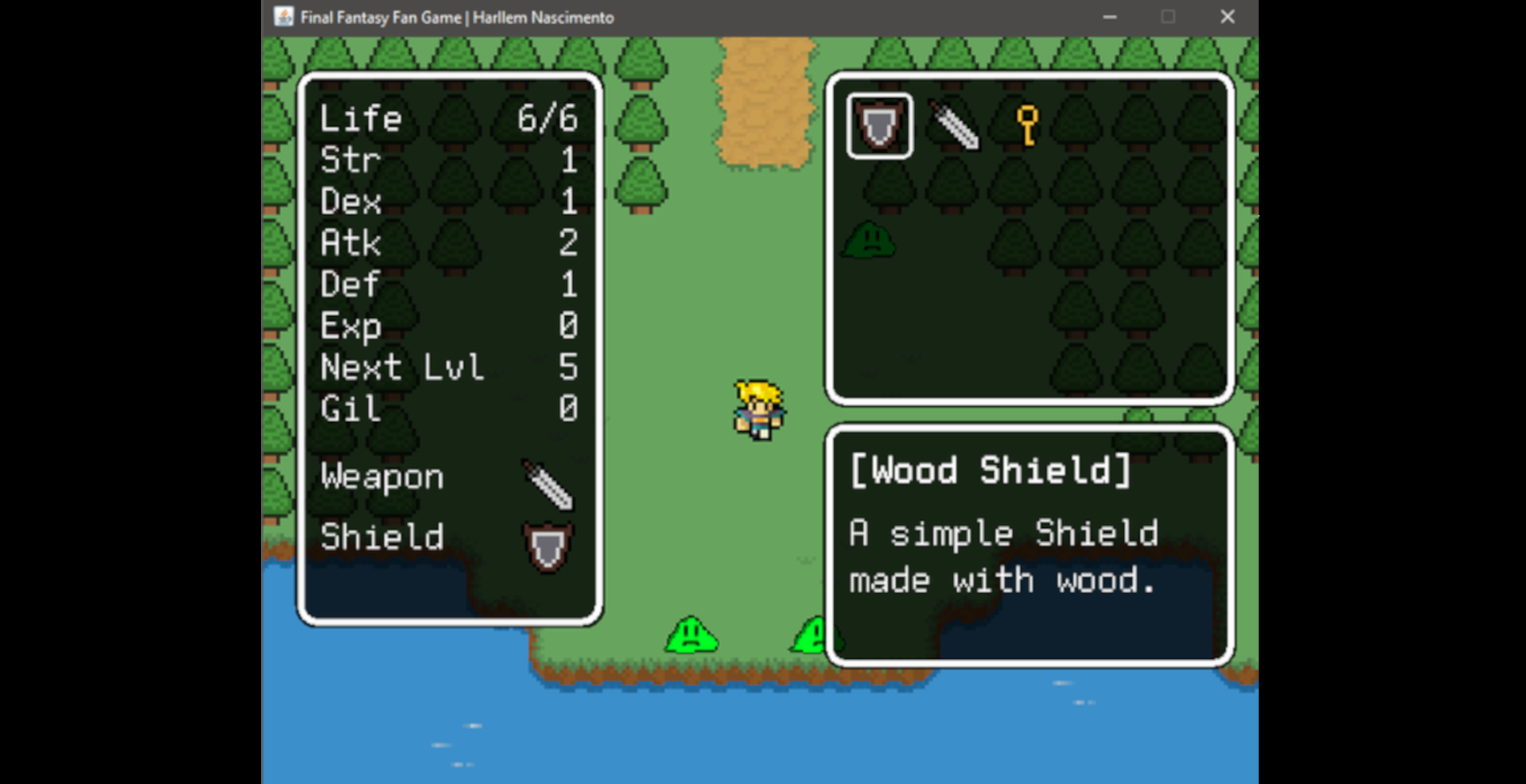
Task: Open the inventory panel
Action: click(1030, 237)
